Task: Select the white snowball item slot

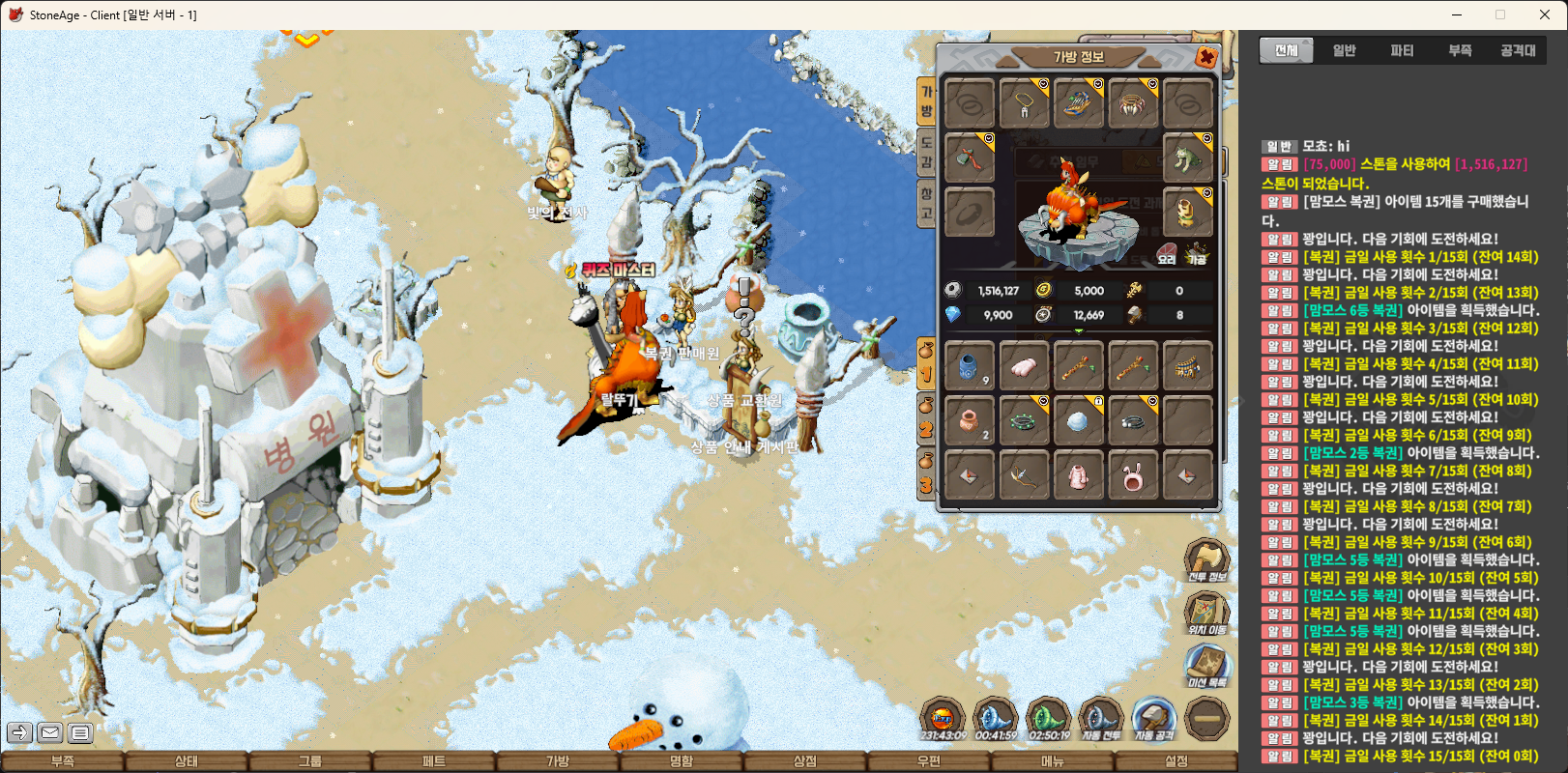Action: (1078, 420)
